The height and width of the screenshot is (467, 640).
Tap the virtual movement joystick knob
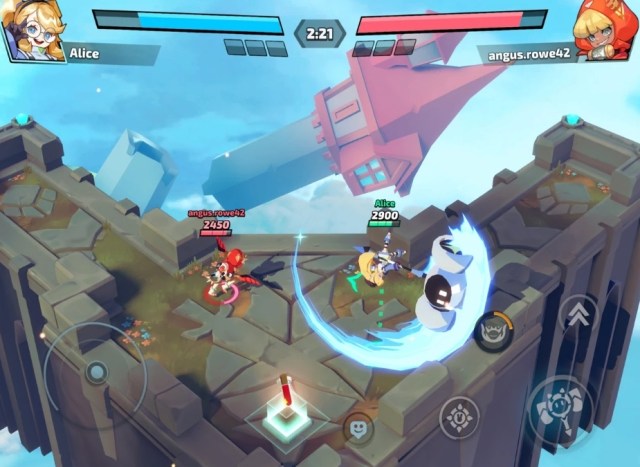pyautogui.click(x=96, y=373)
